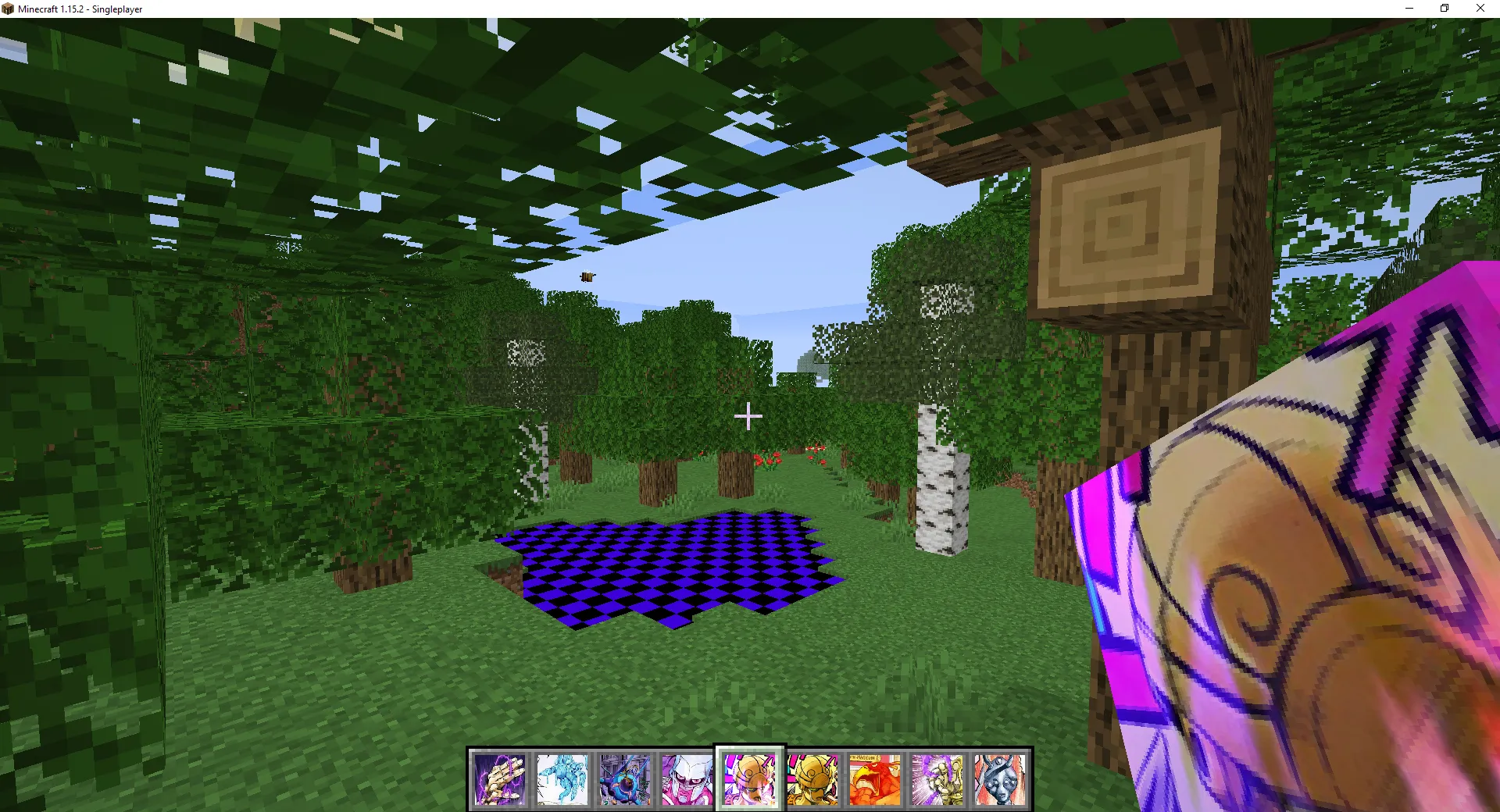1500x812 pixels.
Task: Restore down the Minecraft window
Action: point(1444,9)
